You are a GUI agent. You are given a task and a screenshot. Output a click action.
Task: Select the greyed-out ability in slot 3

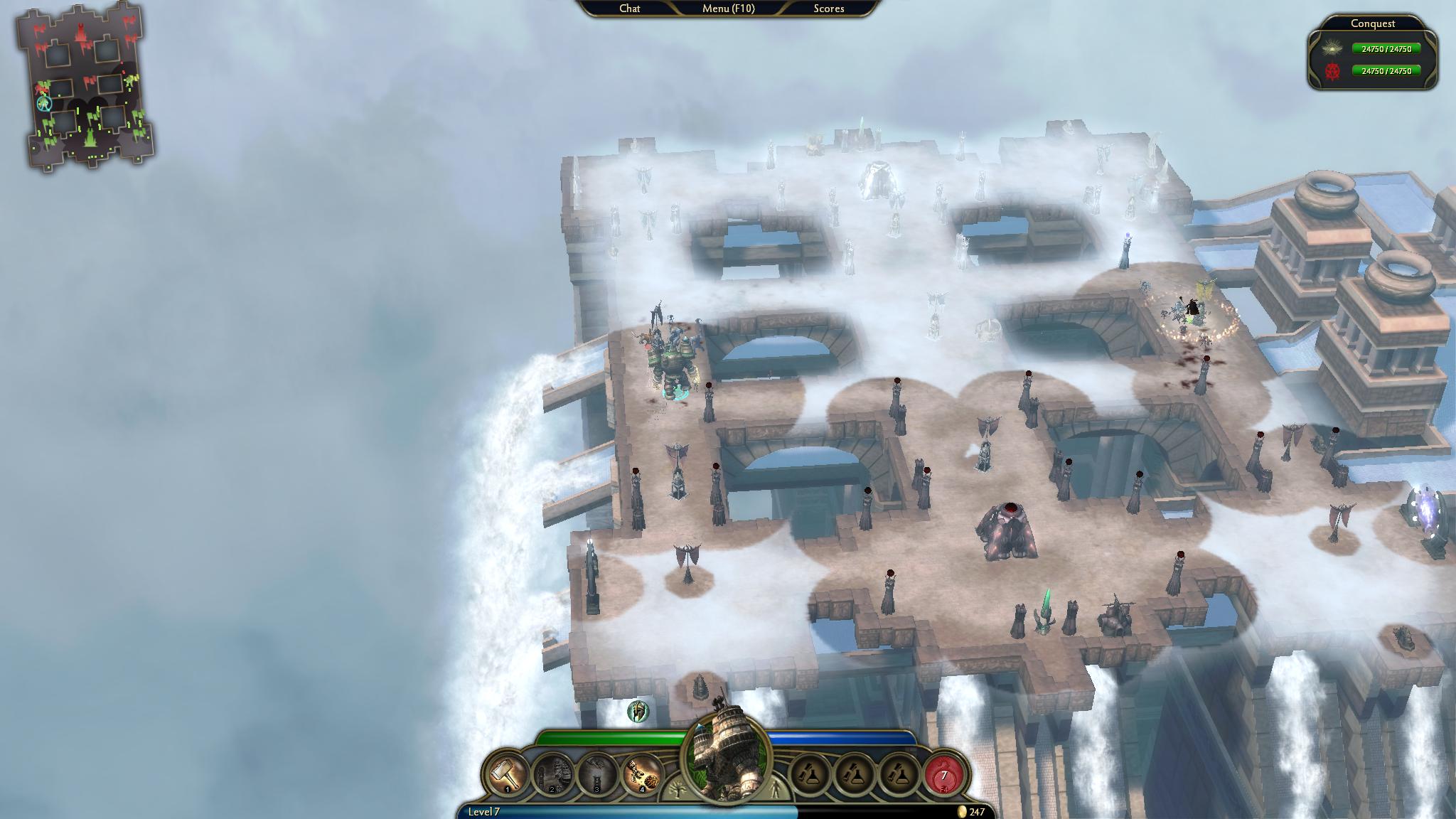point(597,774)
